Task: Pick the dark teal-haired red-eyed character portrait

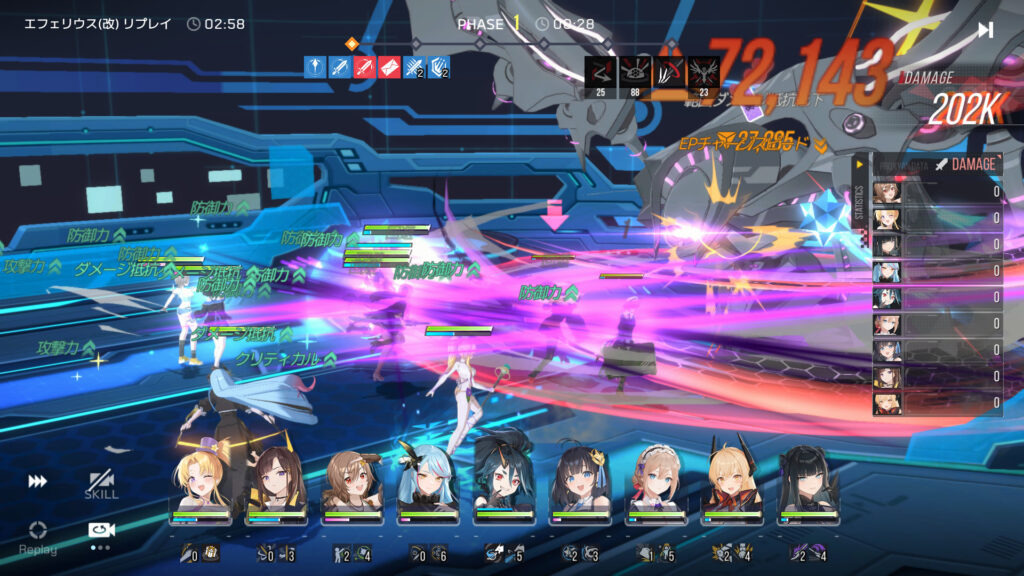Action: tap(504, 484)
